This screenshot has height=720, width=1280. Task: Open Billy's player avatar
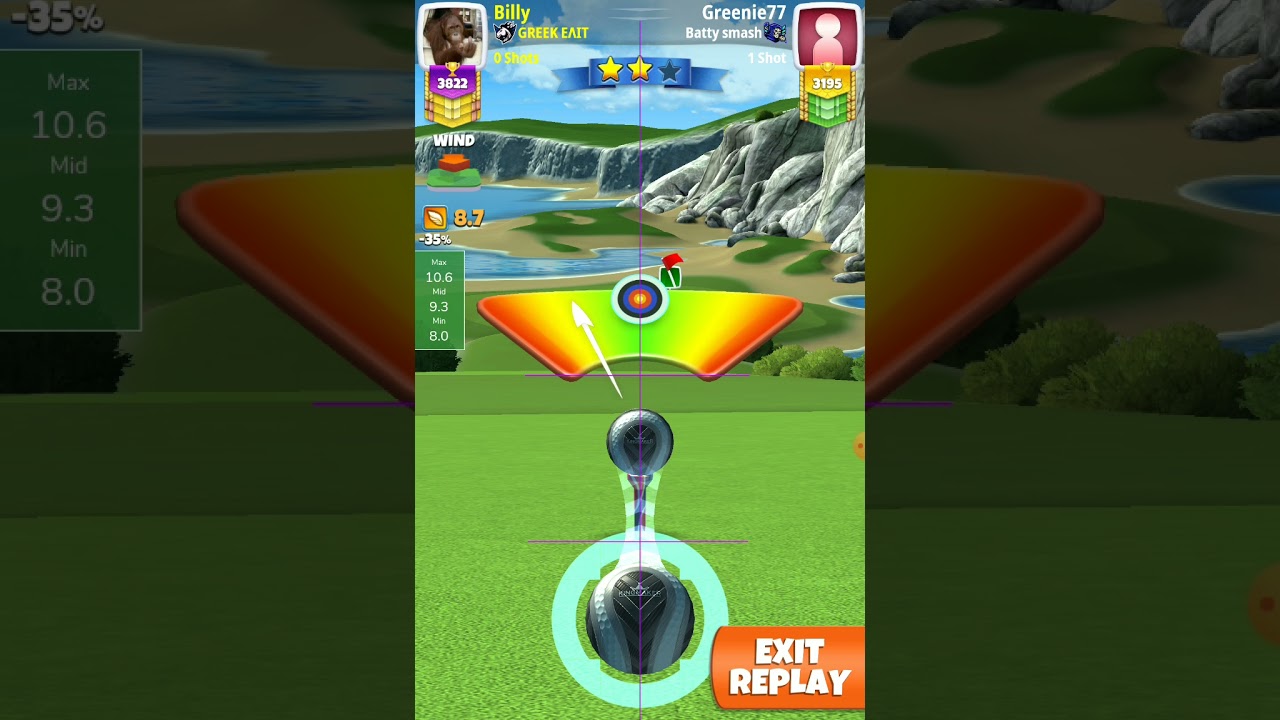click(452, 36)
